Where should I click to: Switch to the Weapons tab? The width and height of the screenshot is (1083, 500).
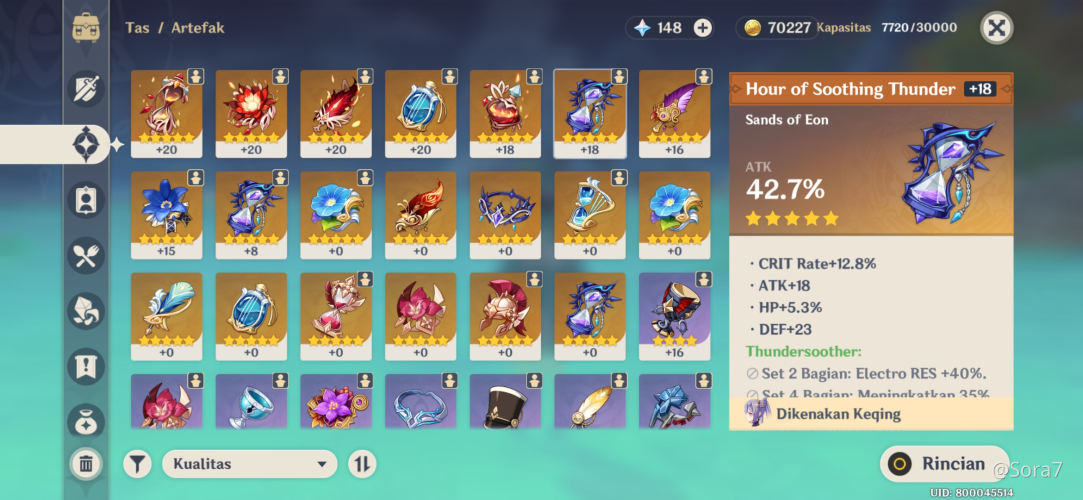86,89
